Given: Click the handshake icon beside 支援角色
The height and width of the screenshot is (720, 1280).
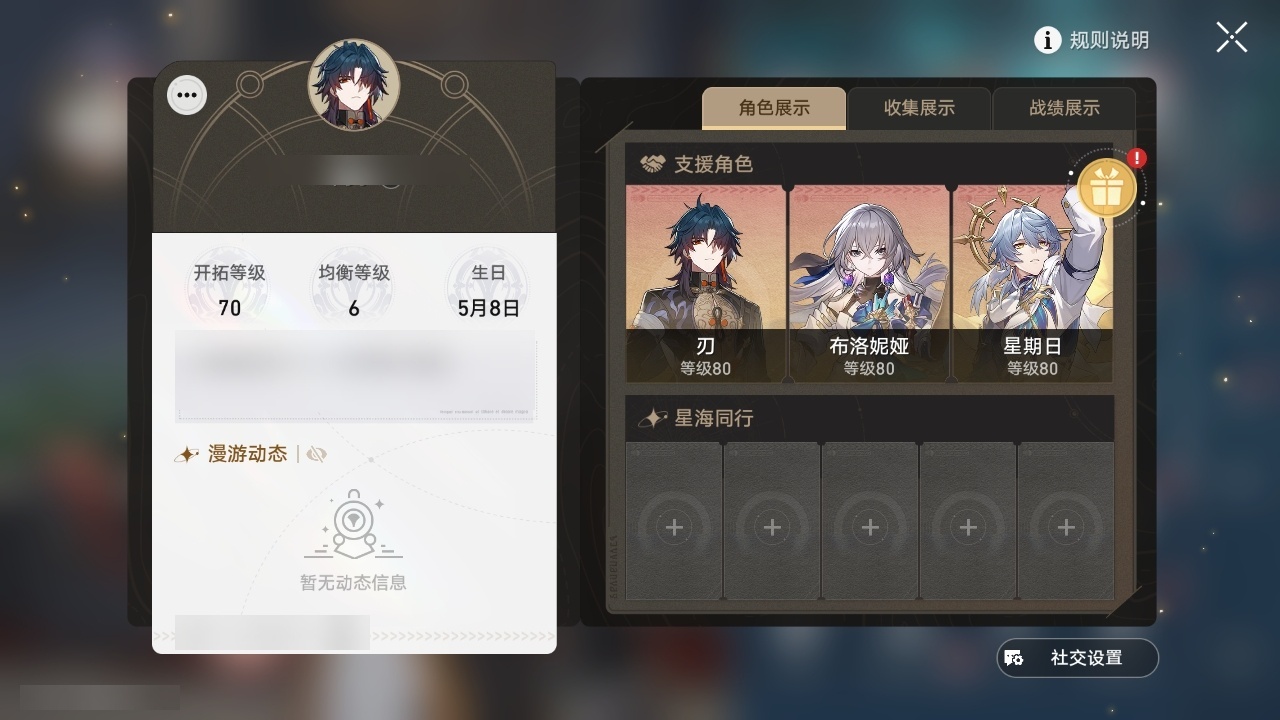Looking at the screenshot, I should (655, 160).
